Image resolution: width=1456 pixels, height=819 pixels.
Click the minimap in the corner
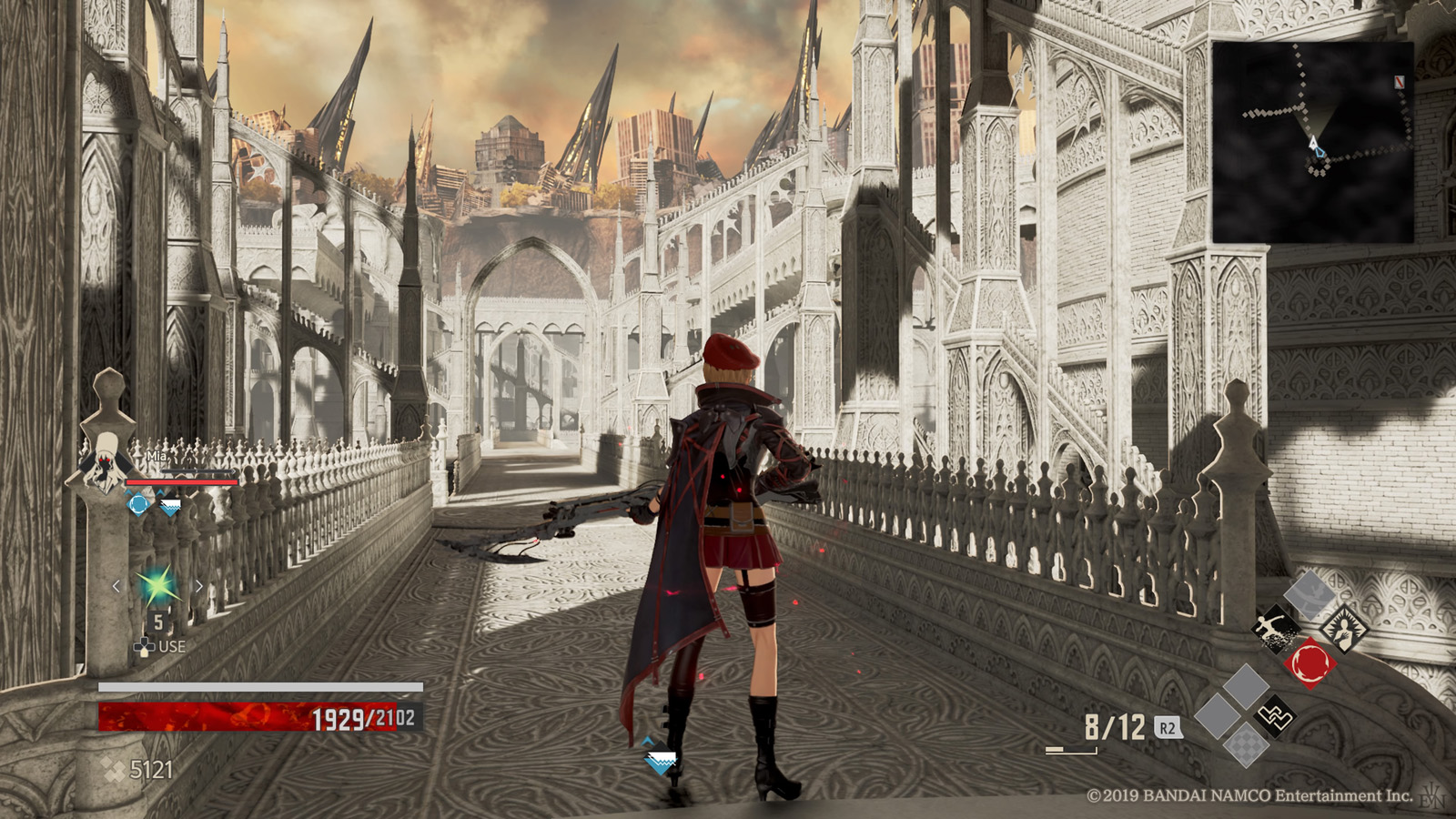click(1312, 142)
